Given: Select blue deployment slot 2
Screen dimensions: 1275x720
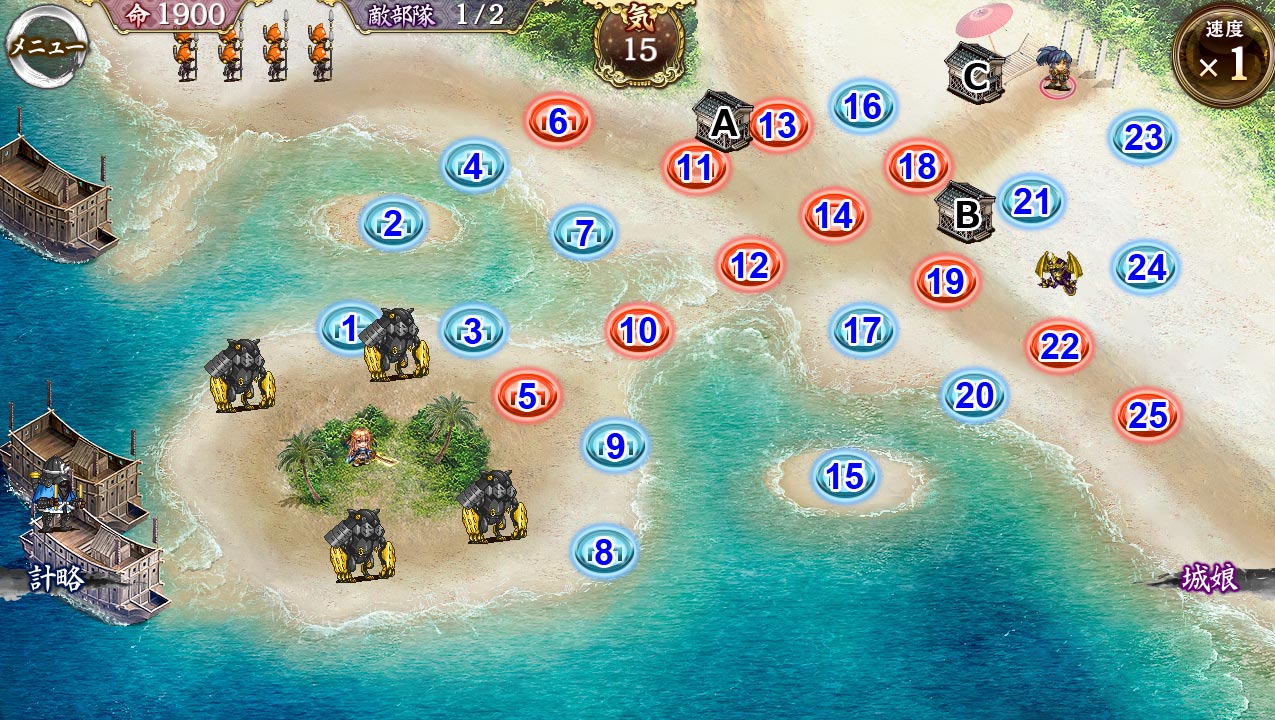Looking at the screenshot, I should tap(393, 224).
